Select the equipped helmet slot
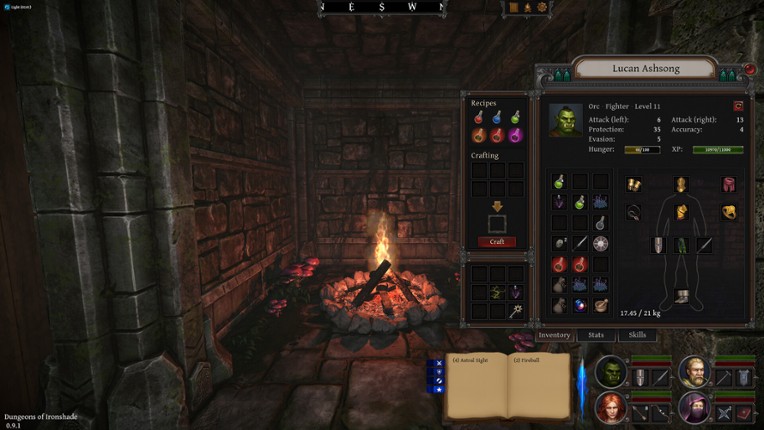 pos(681,185)
